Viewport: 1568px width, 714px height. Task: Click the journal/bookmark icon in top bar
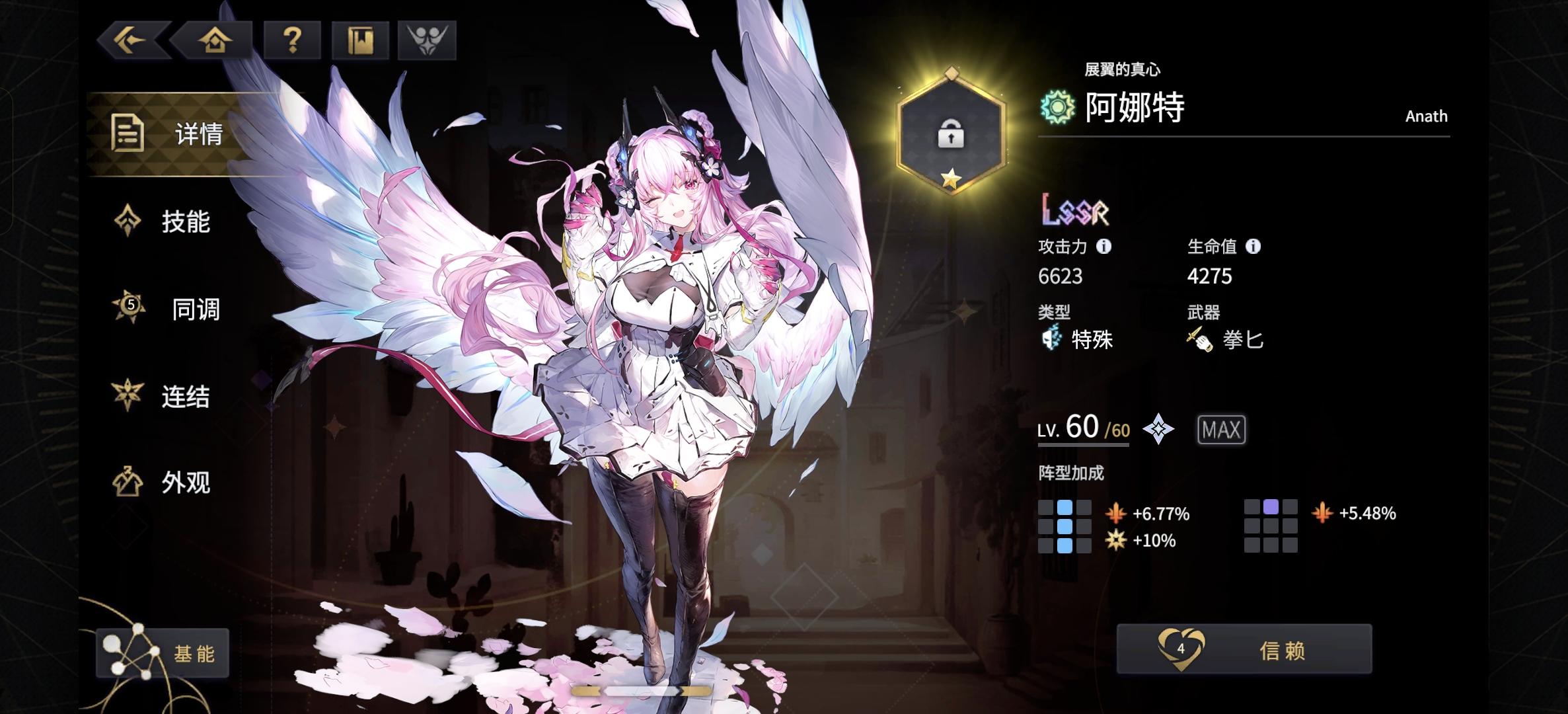tap(359, 40)
